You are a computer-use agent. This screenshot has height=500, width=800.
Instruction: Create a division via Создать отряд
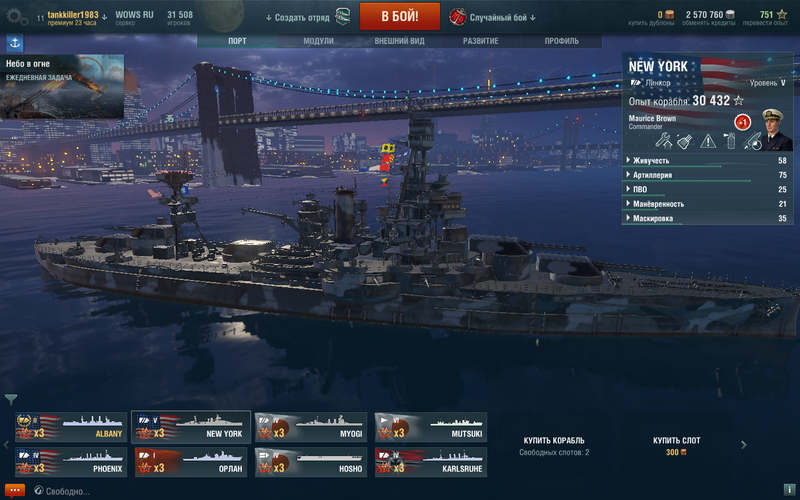tap(302, 16)
